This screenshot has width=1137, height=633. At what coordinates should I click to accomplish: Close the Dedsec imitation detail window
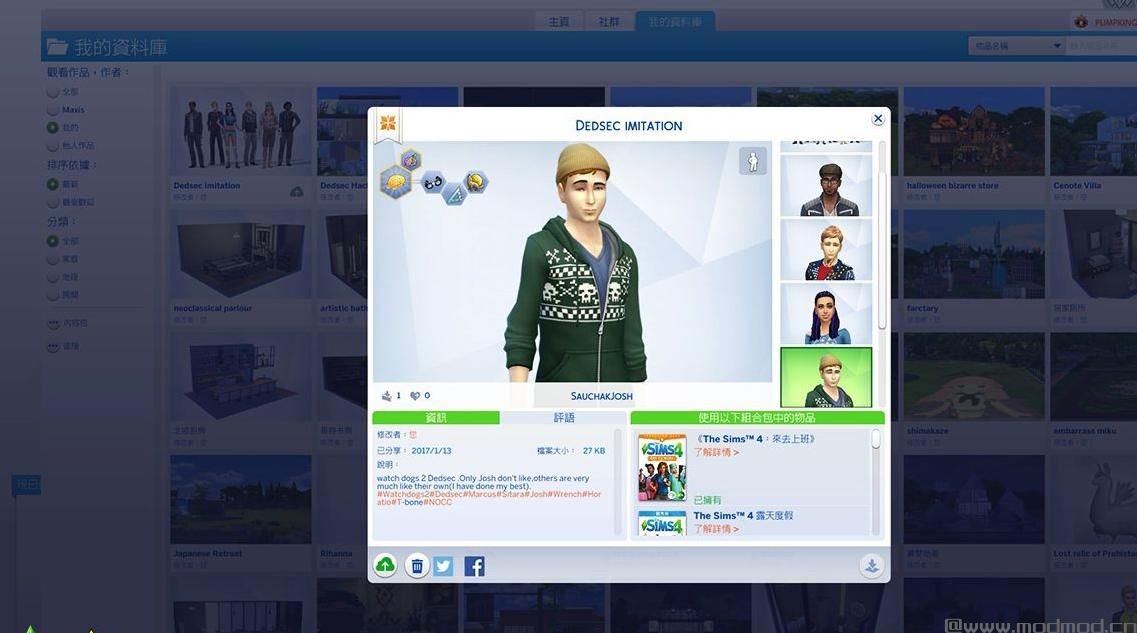pyautogui.click(x=878, y=118)
